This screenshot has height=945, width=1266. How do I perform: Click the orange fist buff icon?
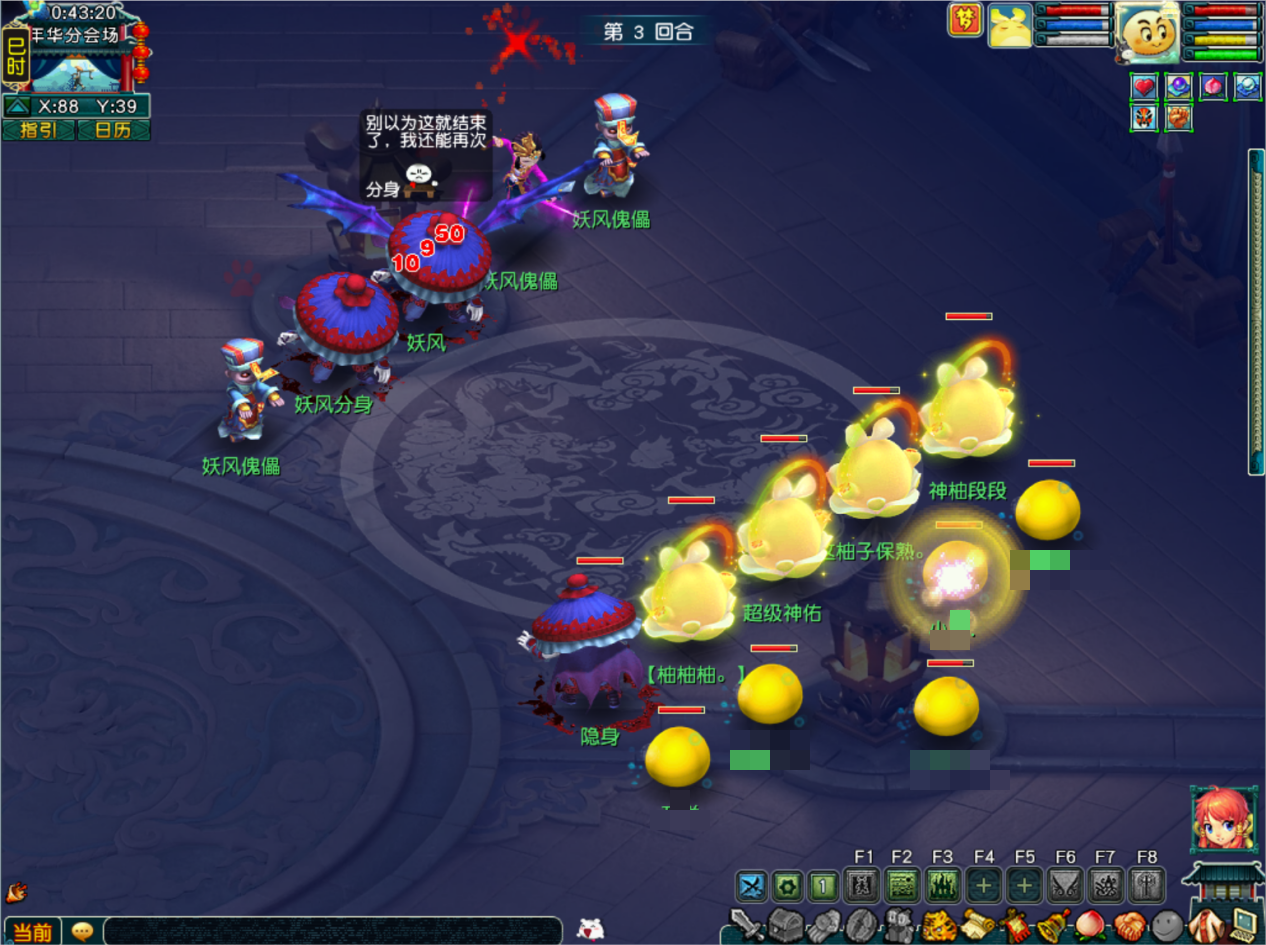1179,118
